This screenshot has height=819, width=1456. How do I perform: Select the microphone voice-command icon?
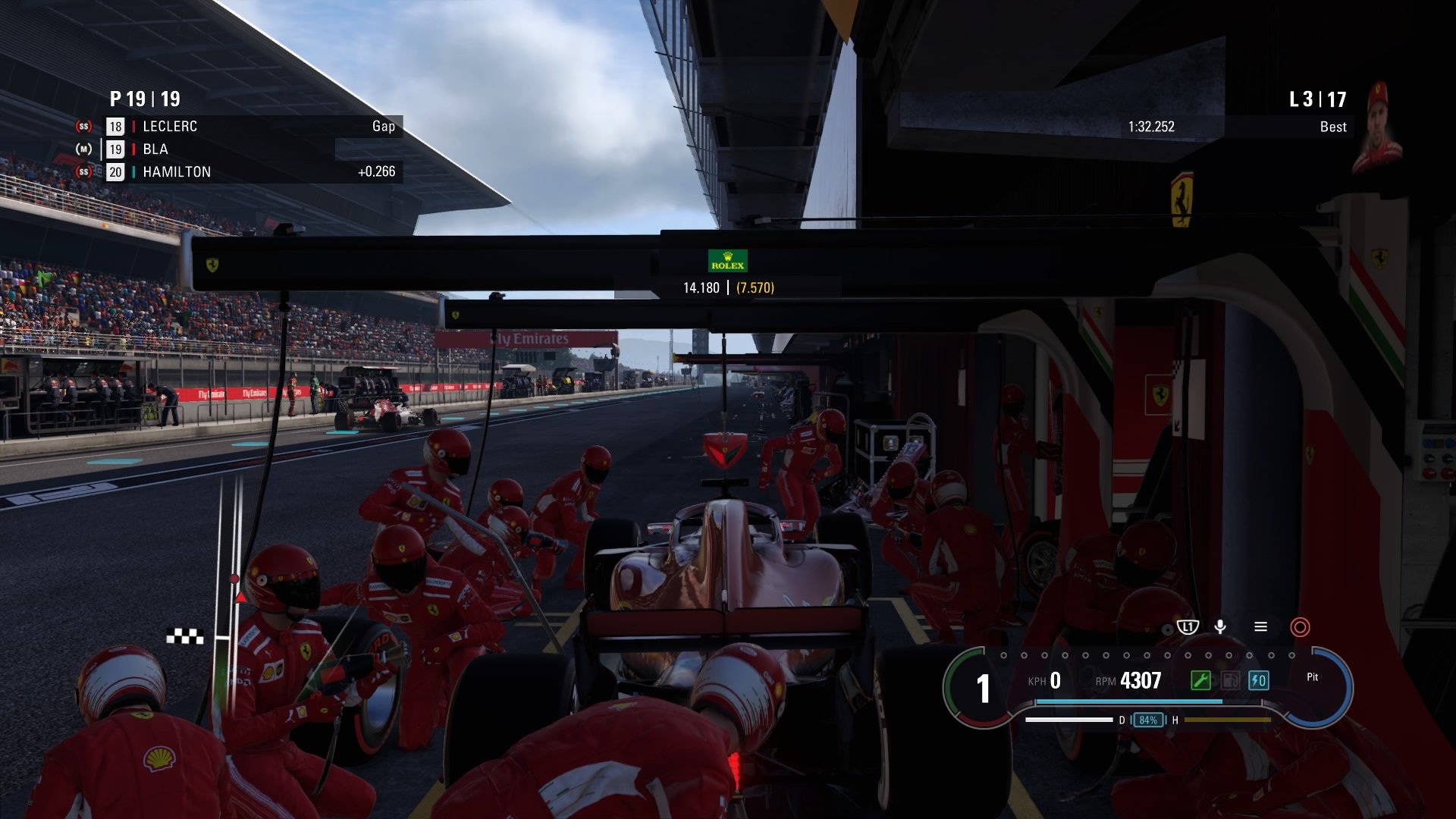[x=1222, y=627]
